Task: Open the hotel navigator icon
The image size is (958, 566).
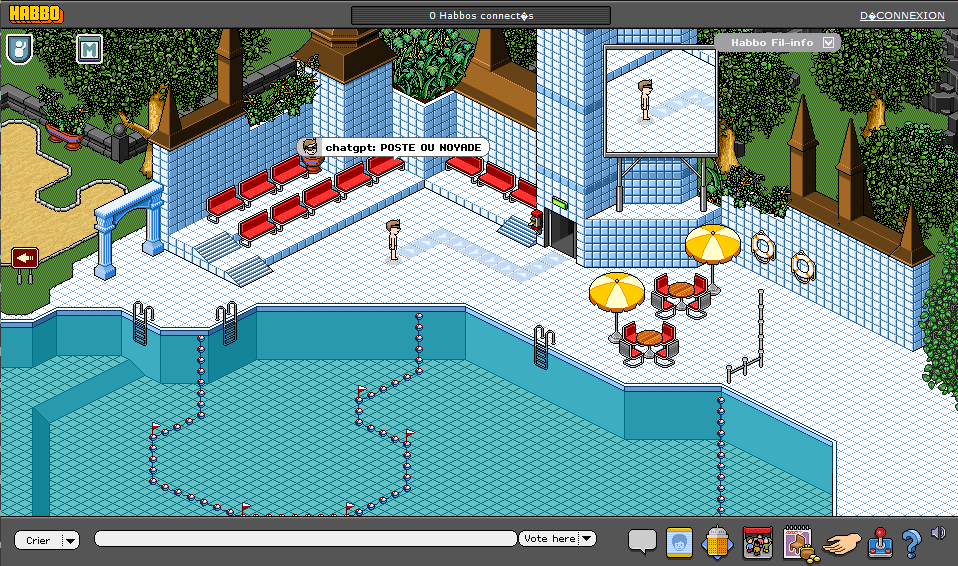Action: point(719,542)
